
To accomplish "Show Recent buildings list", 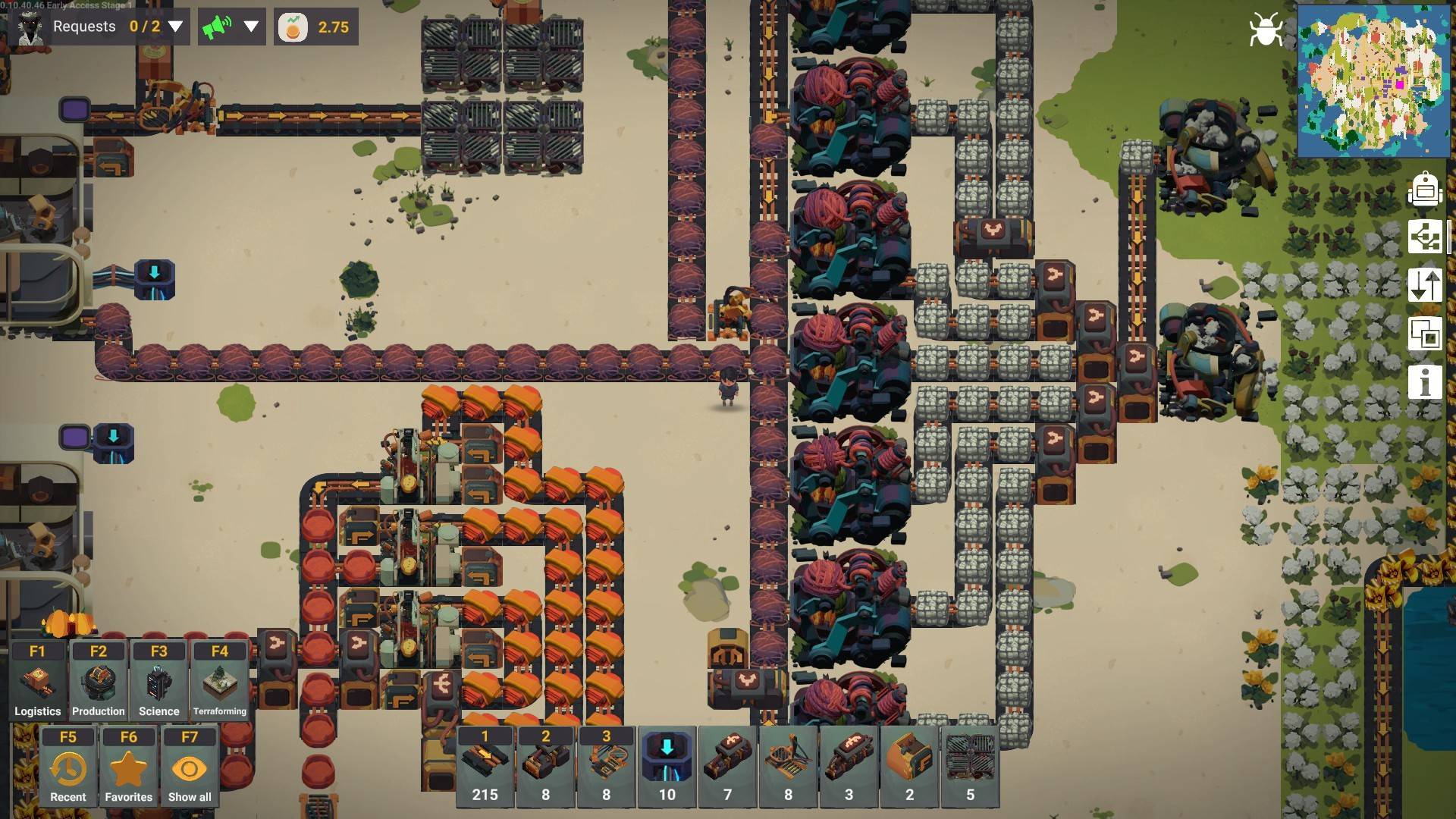I will click(x=68, y=767).
